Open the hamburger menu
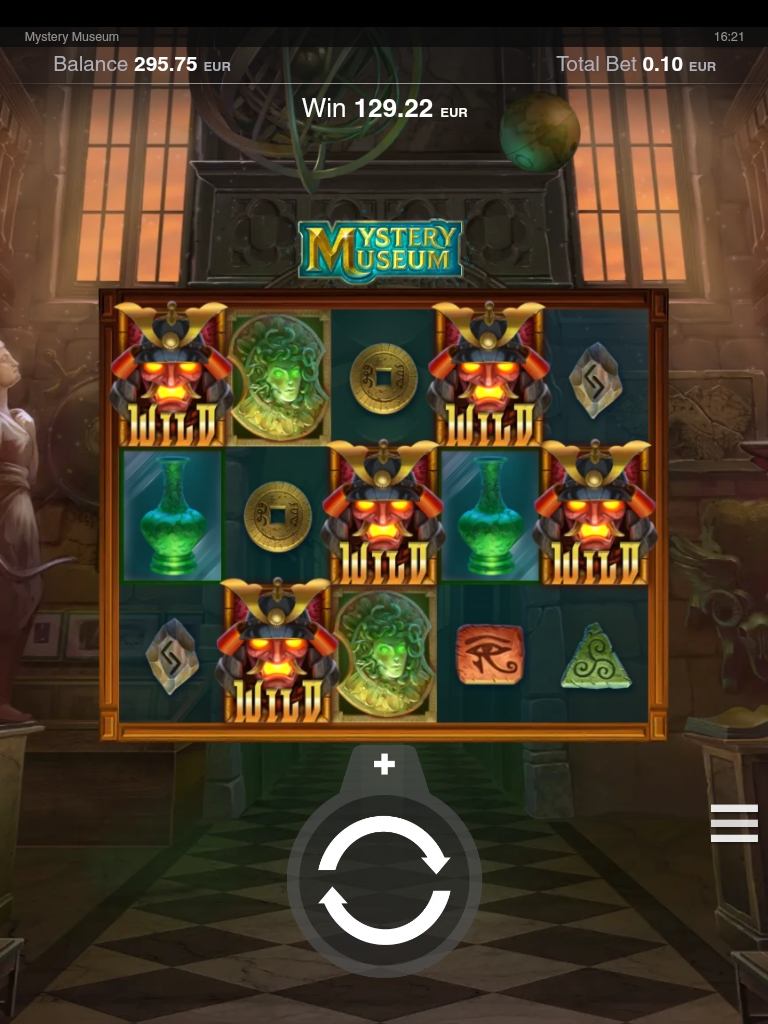 click(734, 823)
